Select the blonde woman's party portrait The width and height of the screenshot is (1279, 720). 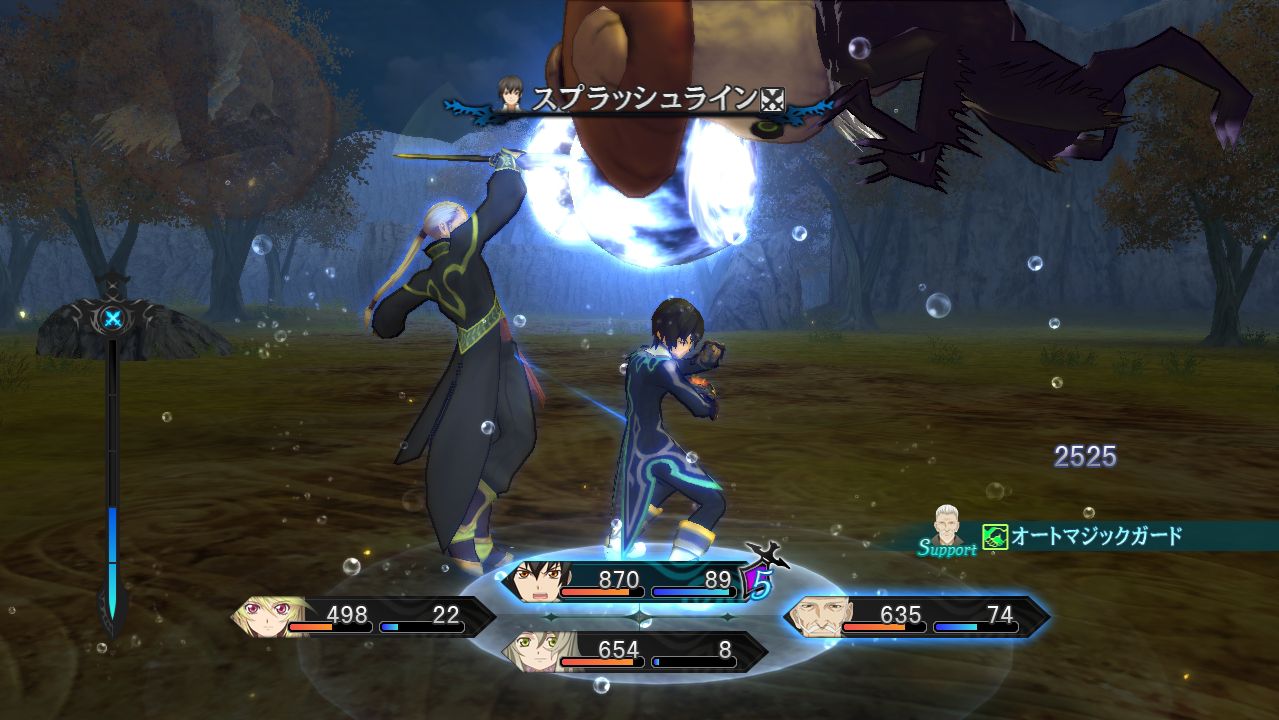(268, 616)
